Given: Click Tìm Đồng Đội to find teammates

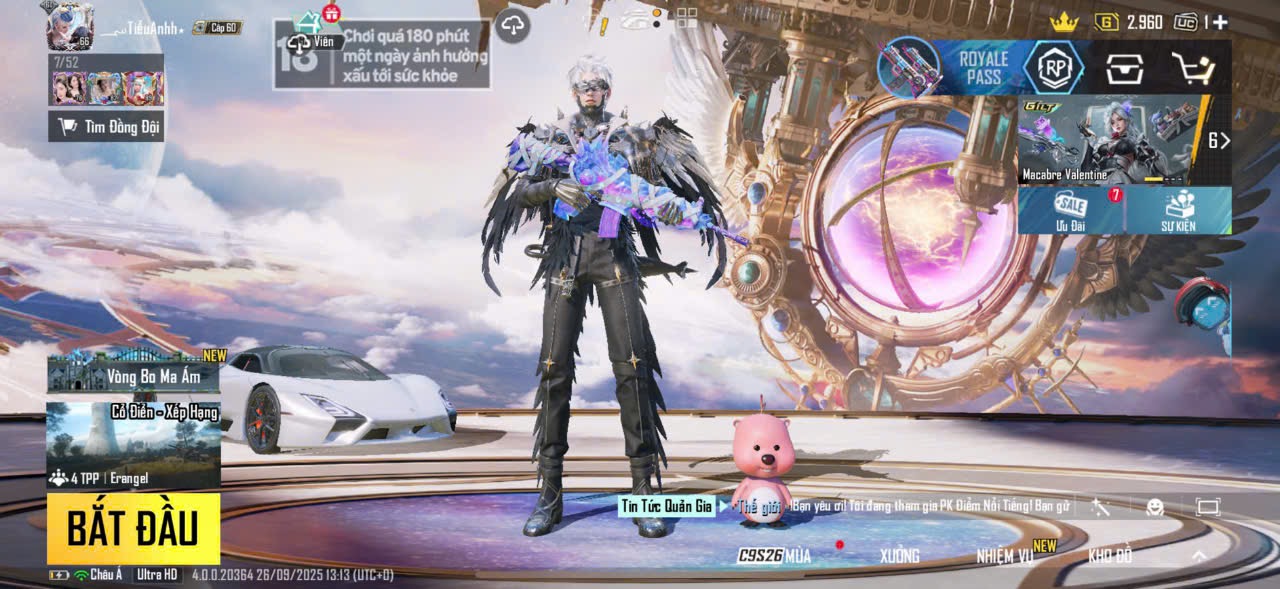Looking at the screenshot, I should 106,126.
